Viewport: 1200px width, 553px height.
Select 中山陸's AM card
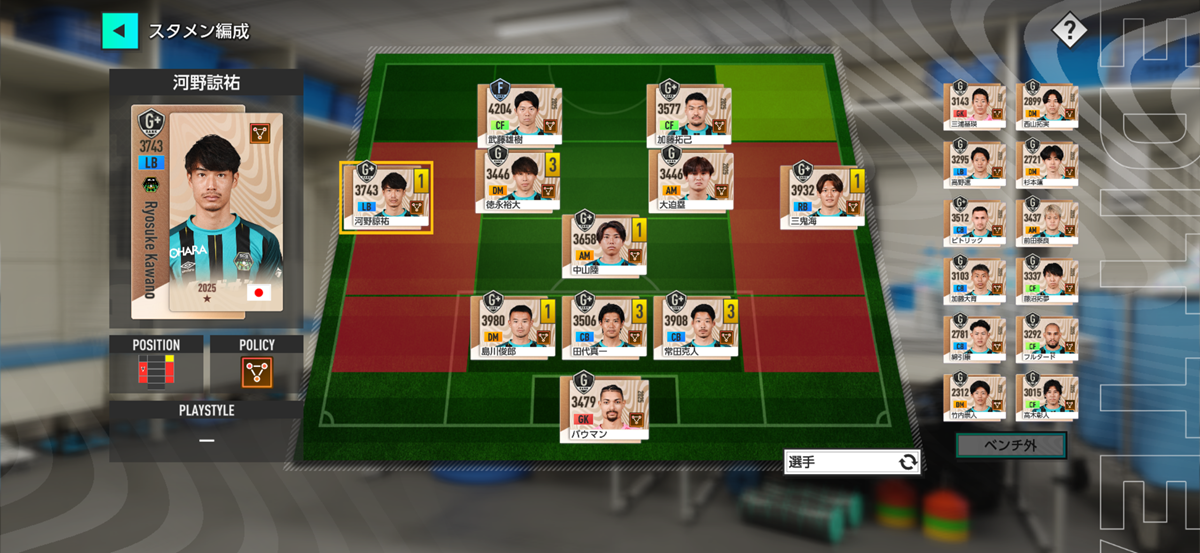coord(602,245)
